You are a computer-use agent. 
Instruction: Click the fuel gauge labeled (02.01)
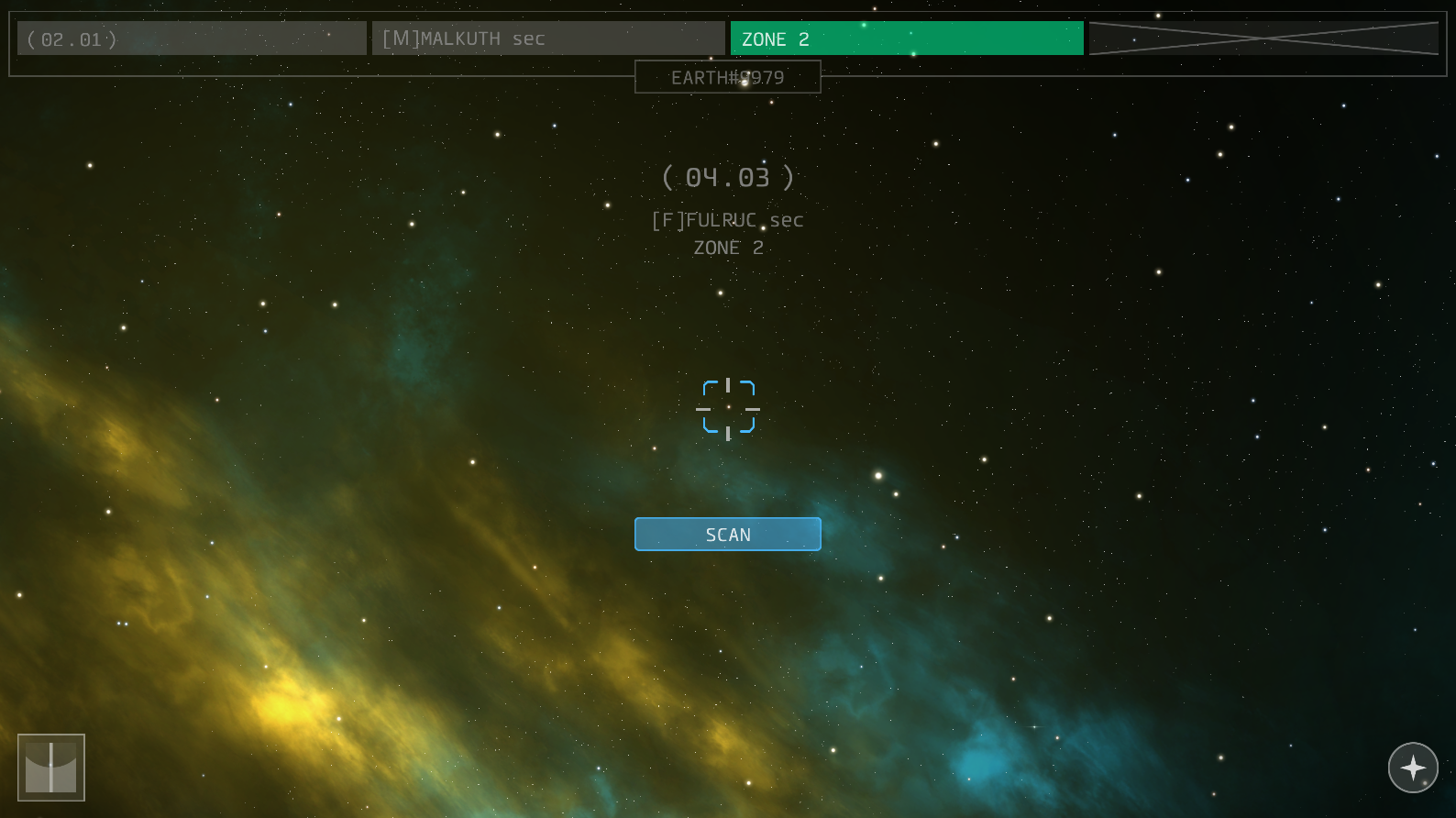(x=191, y=38)
